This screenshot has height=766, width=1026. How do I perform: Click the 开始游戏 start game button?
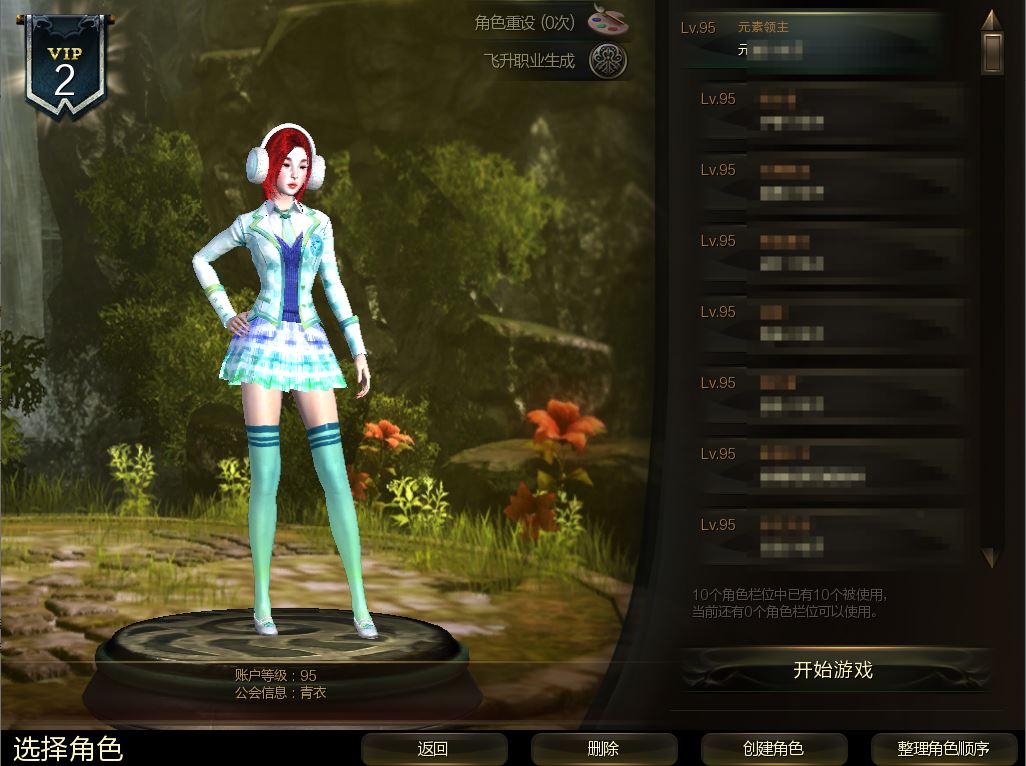833,670
